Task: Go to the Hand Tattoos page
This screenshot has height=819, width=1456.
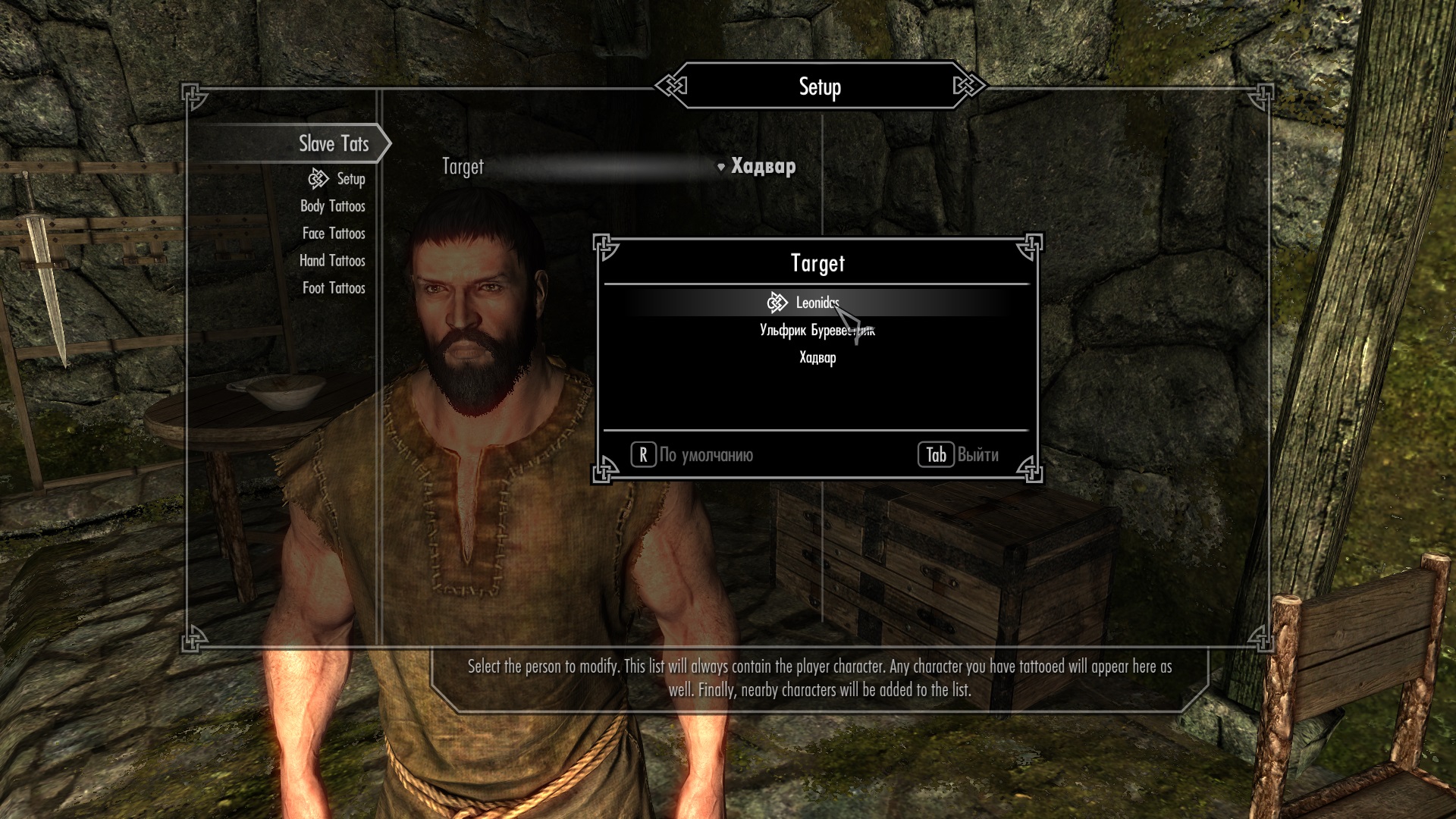Action: [332, 261]
